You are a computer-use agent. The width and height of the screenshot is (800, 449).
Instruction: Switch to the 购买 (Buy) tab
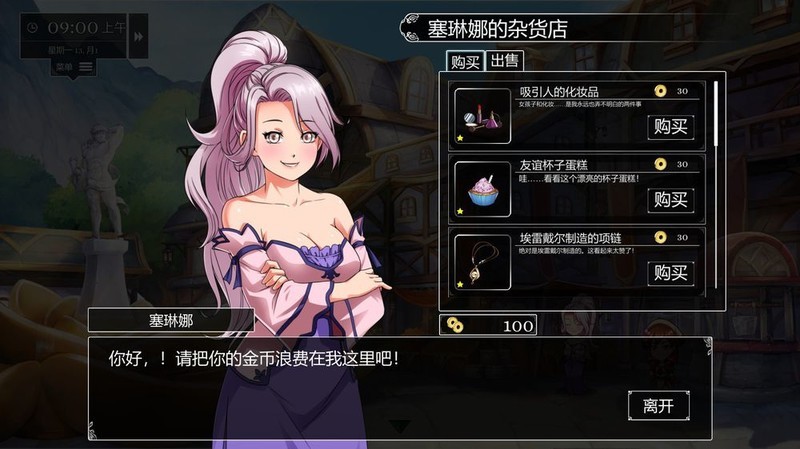coord(464,62)
